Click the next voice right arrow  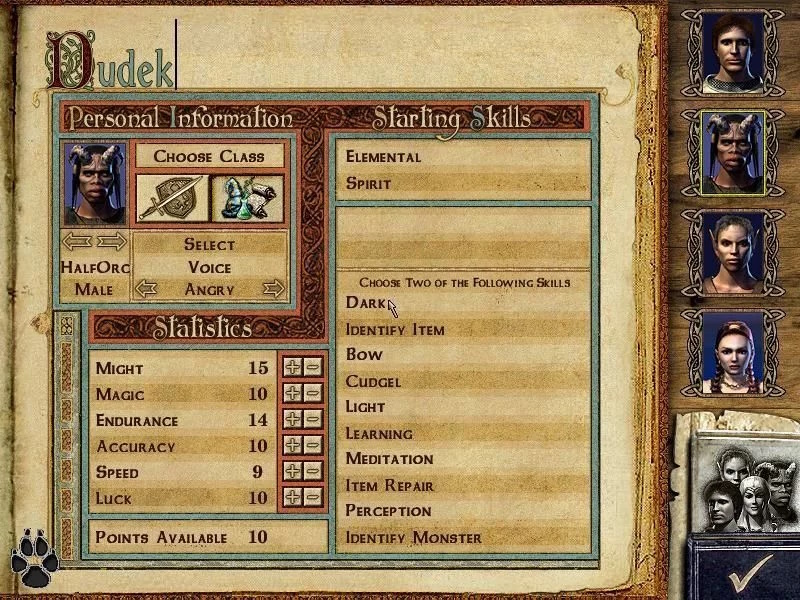[274, 289]
